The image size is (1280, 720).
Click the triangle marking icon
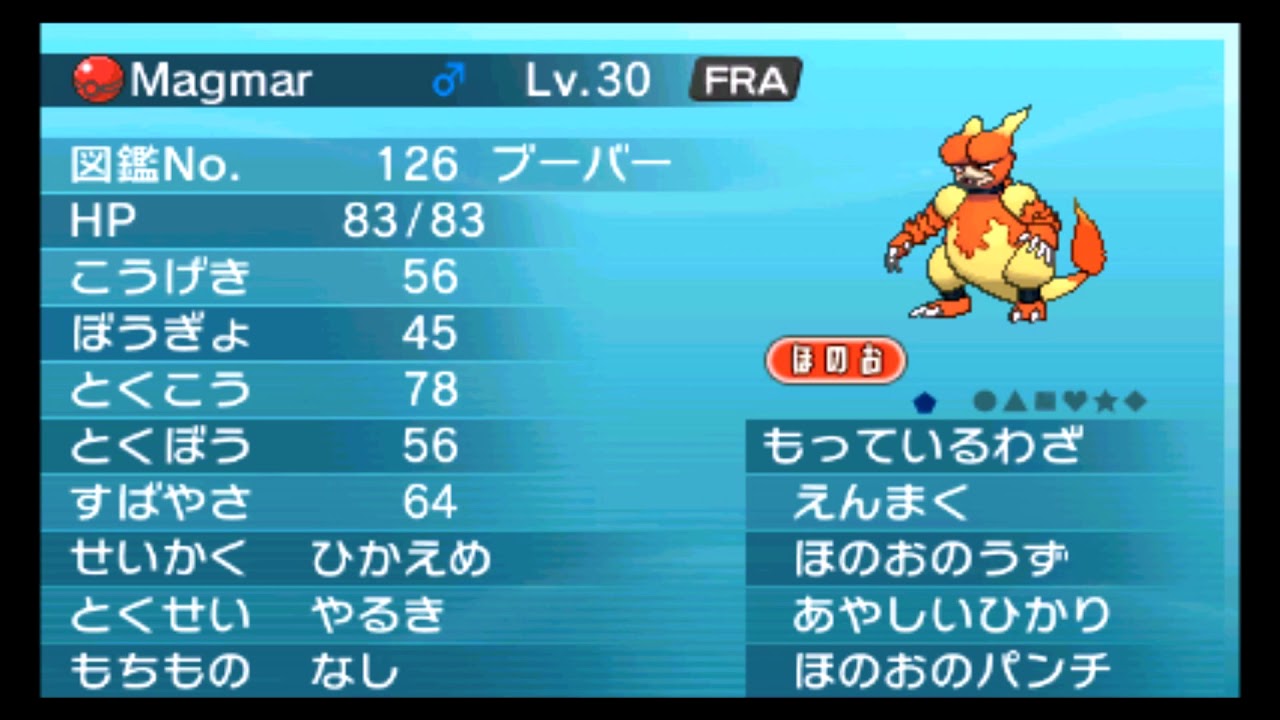click(1013, 401)
